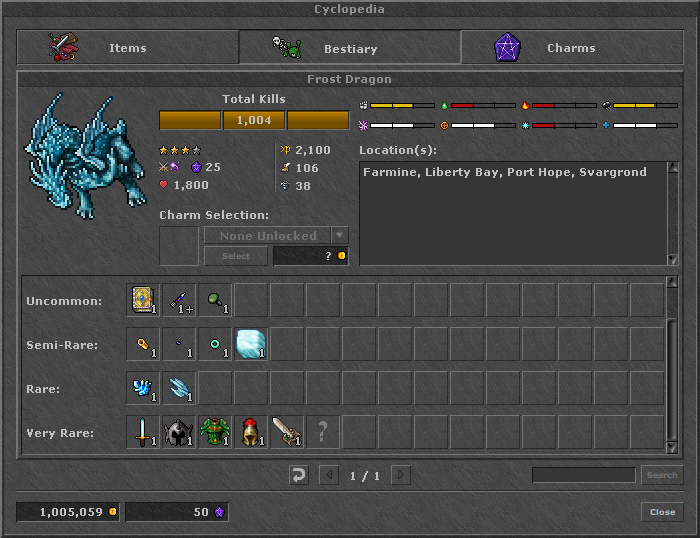Image resolution: width=700 pixels, height=538 pixels.
Task: Click the dark horned helmet loot
Action: point(179,432)
